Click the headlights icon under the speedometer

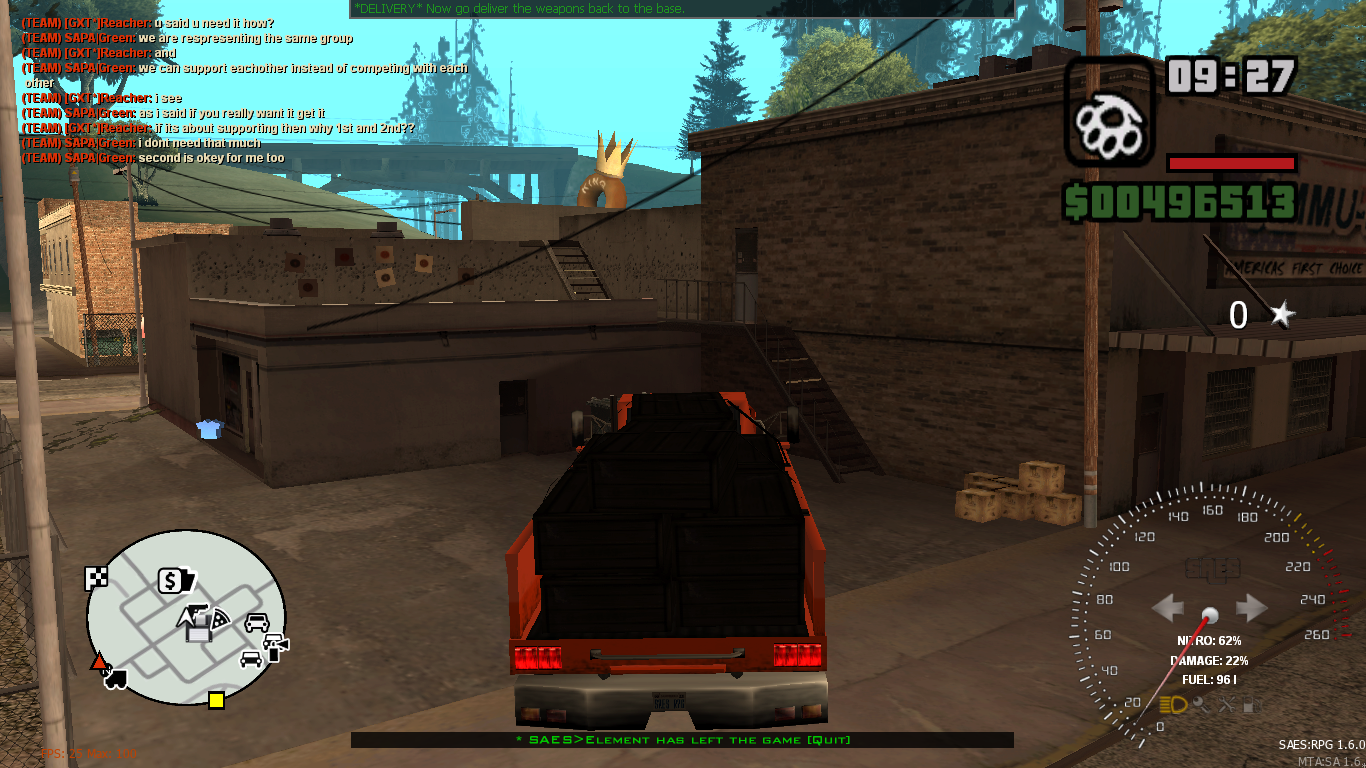[x=1173, y=704]
